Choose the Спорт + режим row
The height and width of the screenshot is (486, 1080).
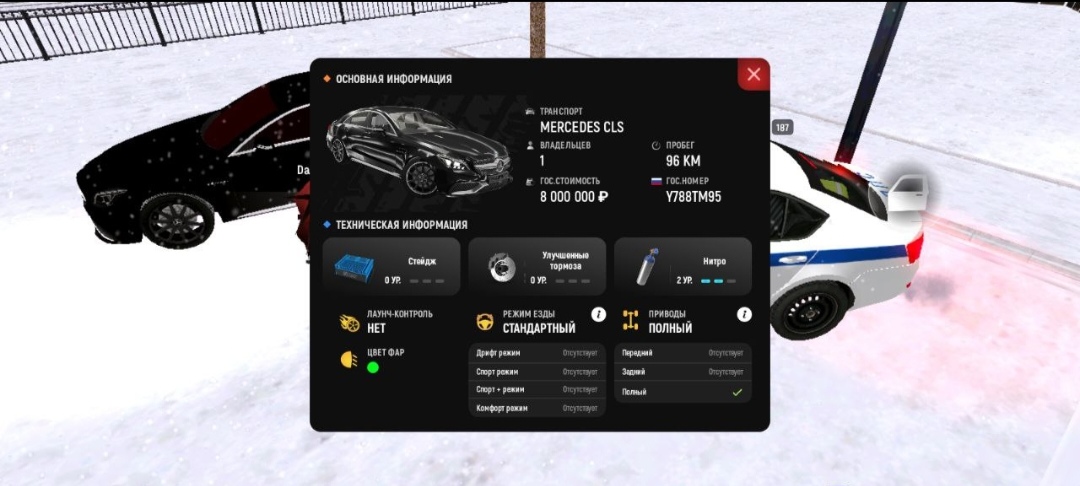point(537,389)
